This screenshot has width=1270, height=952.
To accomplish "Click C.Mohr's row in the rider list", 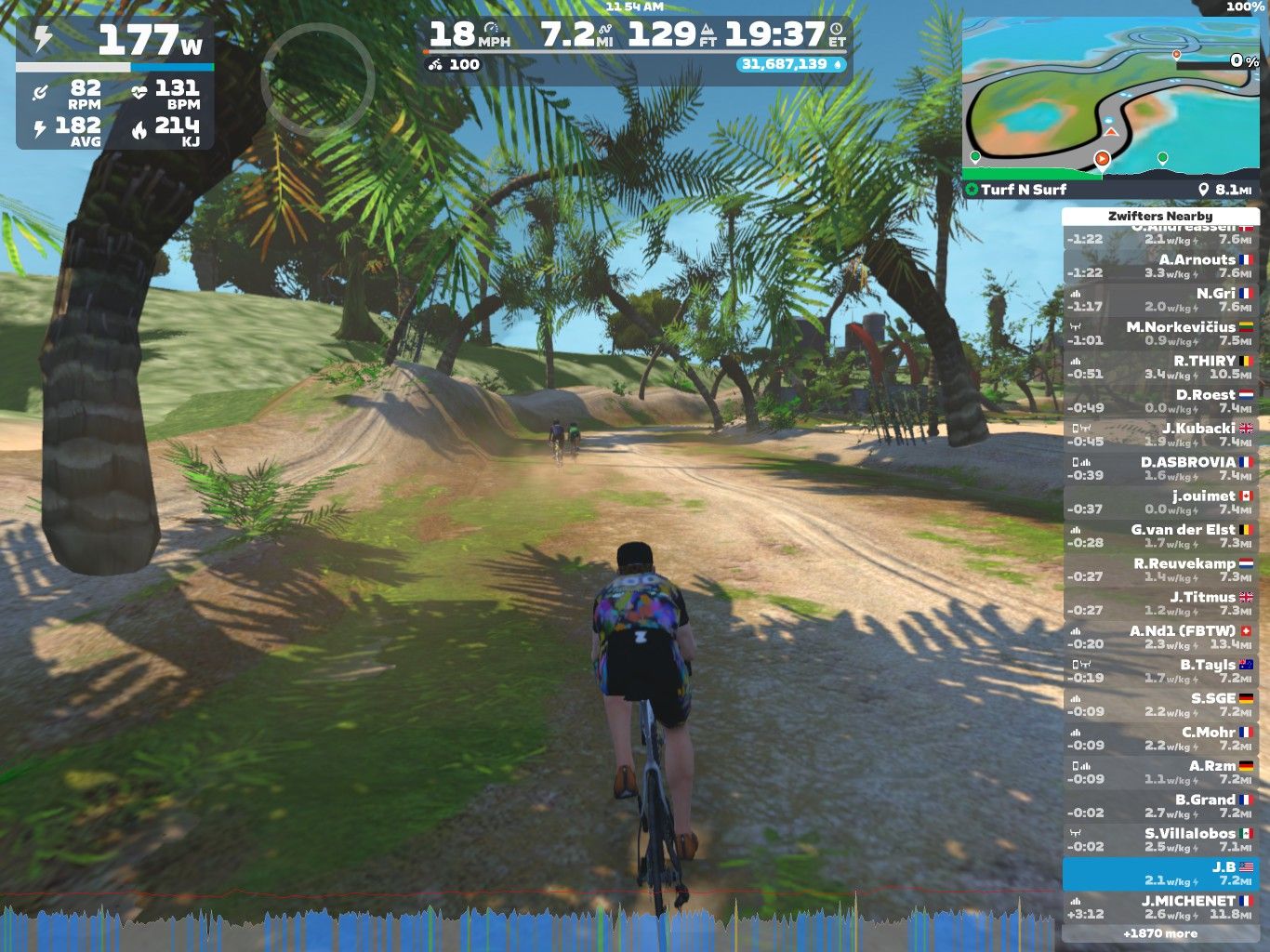I will (x=1160, y=739).
